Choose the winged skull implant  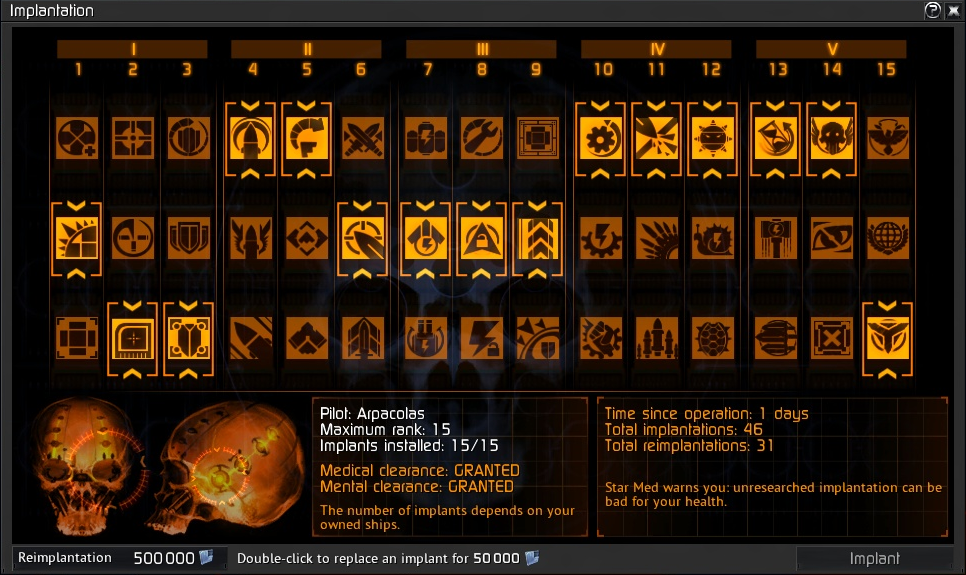tap(832, 138)
